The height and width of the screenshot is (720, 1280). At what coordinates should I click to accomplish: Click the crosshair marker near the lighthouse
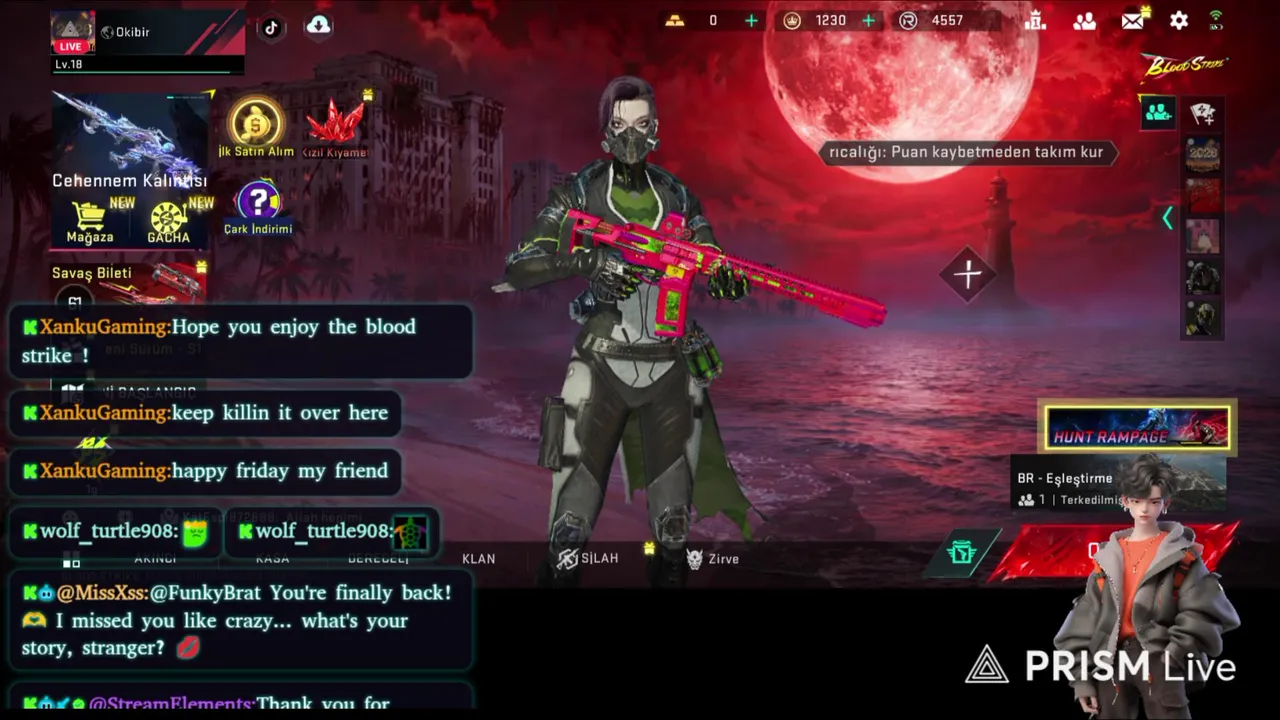(x=968, y=274)
